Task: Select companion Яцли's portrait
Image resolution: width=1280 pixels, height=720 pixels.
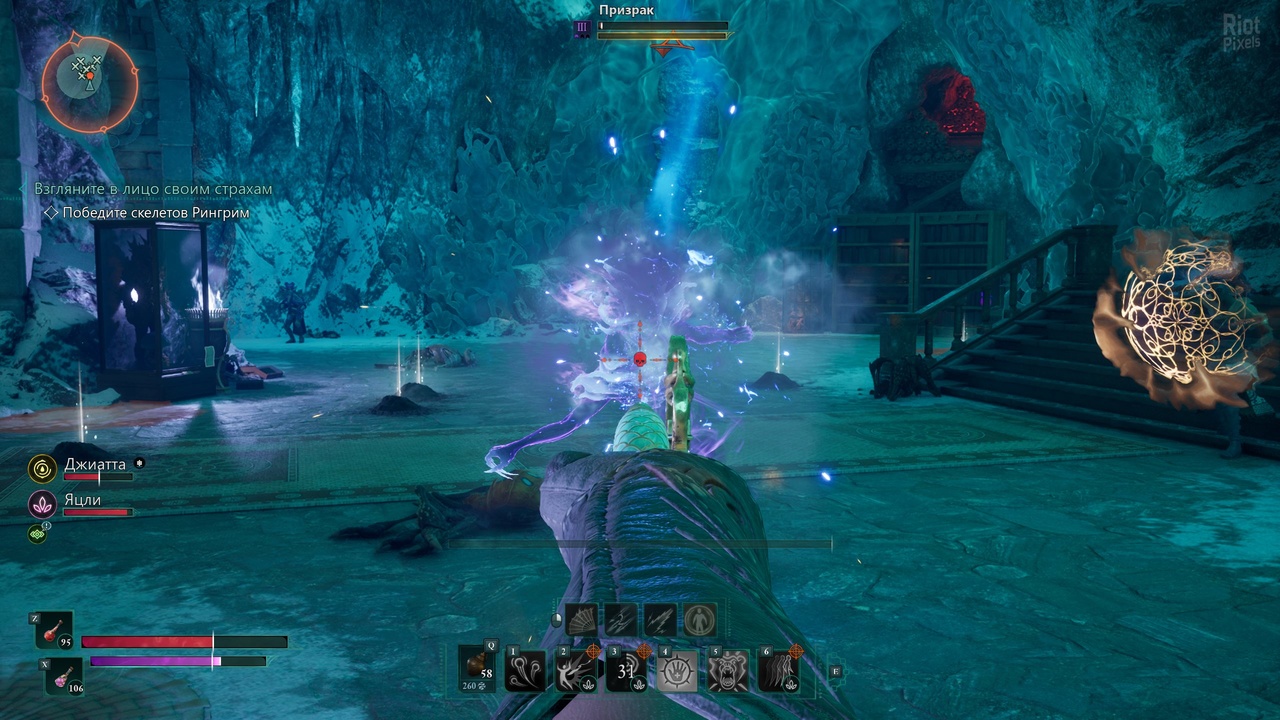Action: 42,504
